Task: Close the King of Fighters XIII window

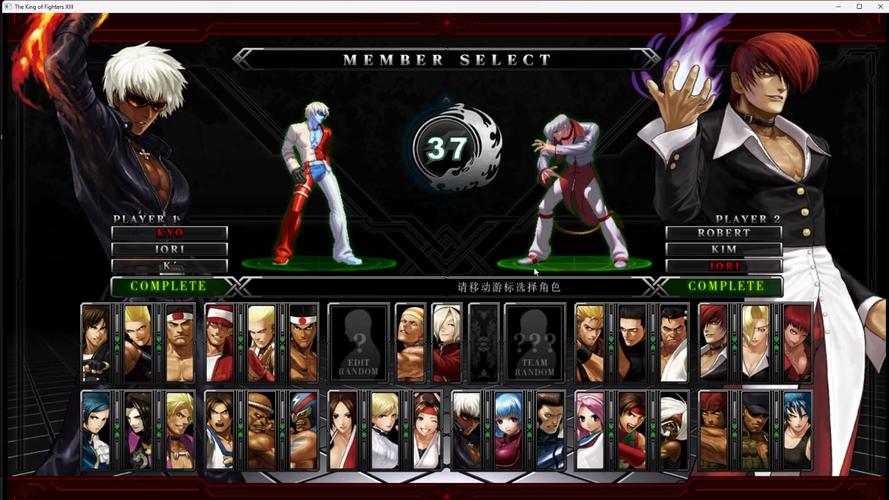Action: (877, 6)
